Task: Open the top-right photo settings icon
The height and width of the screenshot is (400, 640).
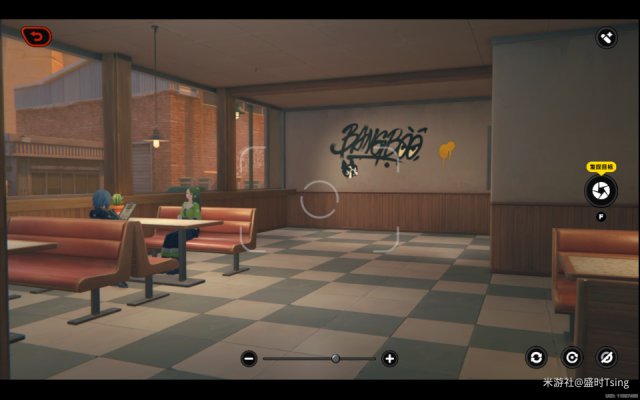Action: [x=606, y=38]
